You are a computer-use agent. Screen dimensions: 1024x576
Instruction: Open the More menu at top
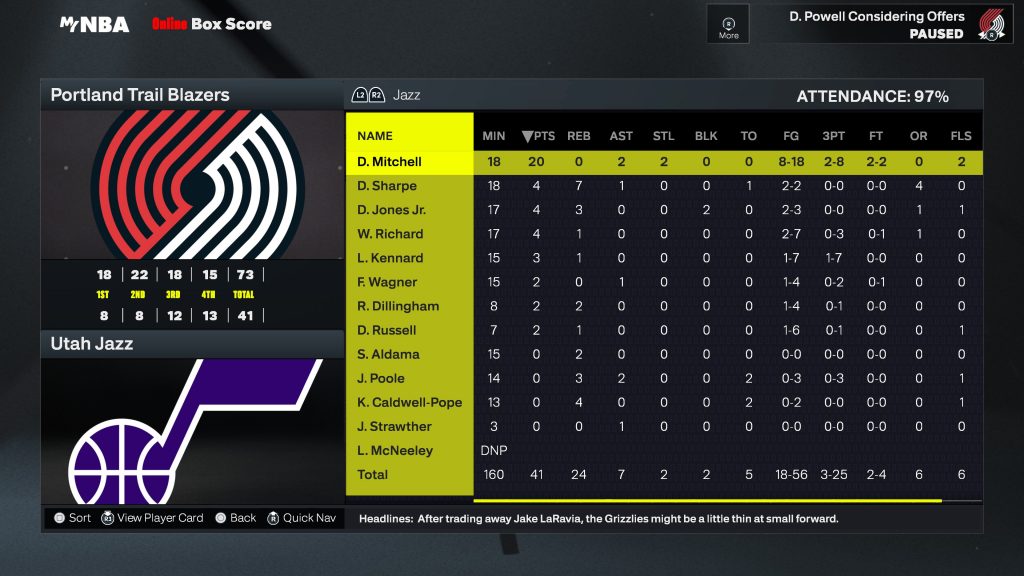coord(729,25)
